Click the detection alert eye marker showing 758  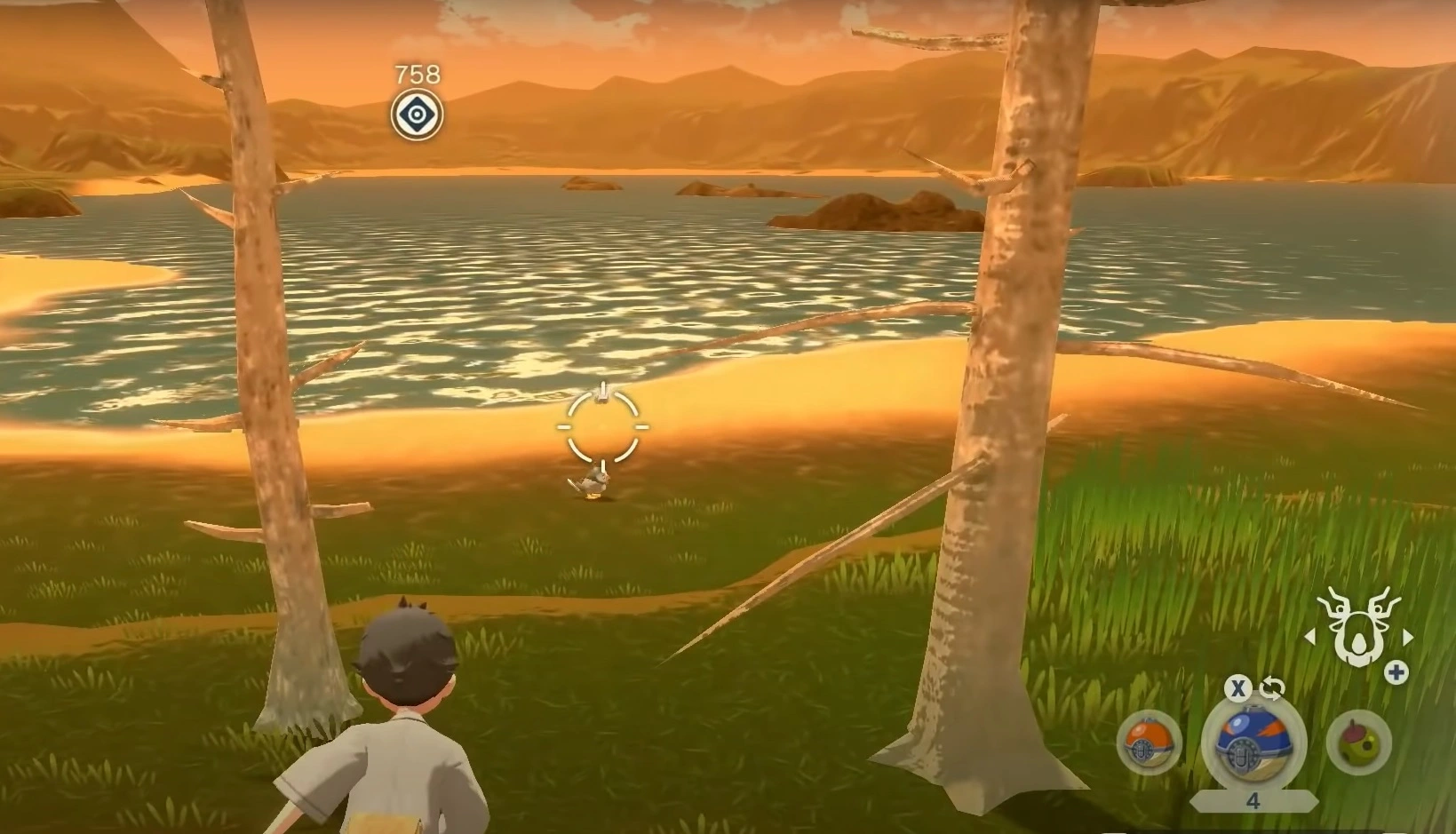[416, 115]
